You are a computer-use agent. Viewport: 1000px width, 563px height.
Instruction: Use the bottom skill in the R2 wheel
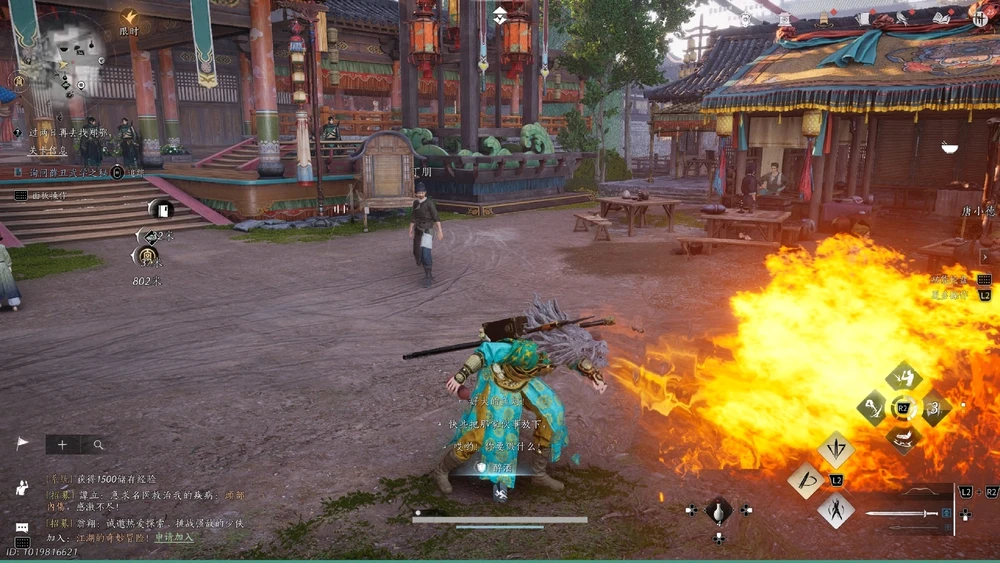(903, 438)
